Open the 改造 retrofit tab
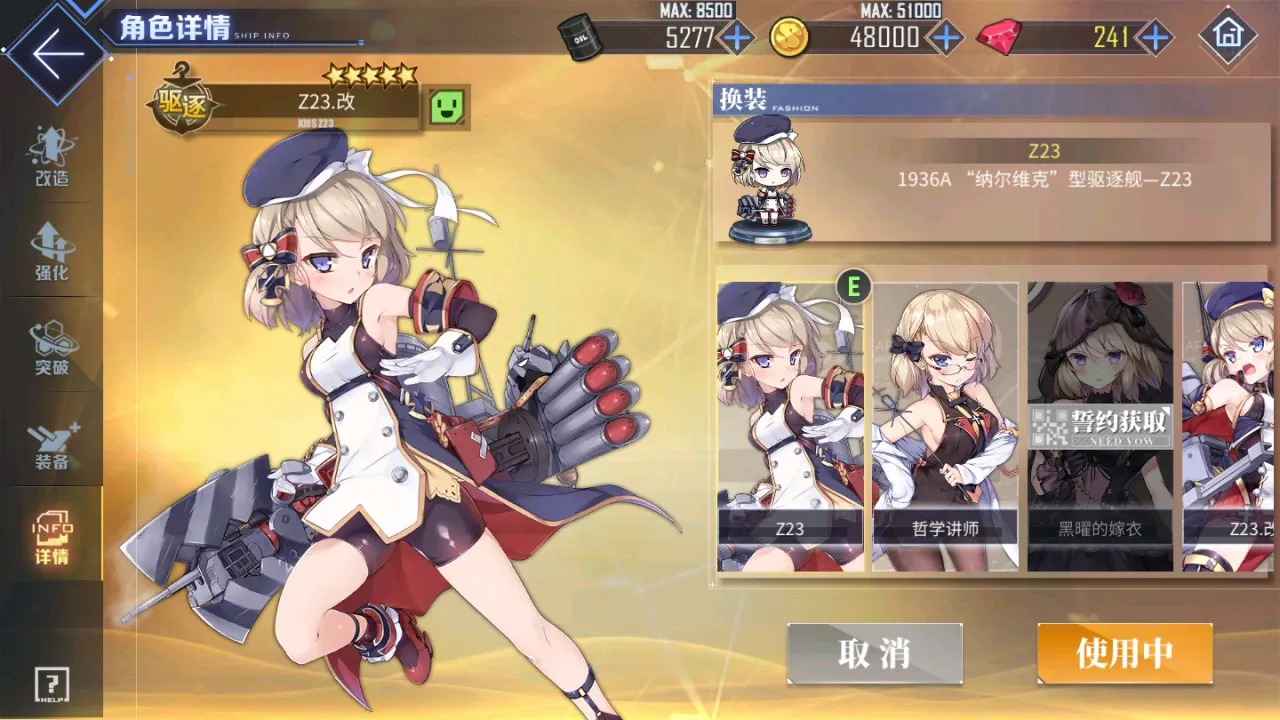Viewport: 1280px width, 720px height. point(51,158)
